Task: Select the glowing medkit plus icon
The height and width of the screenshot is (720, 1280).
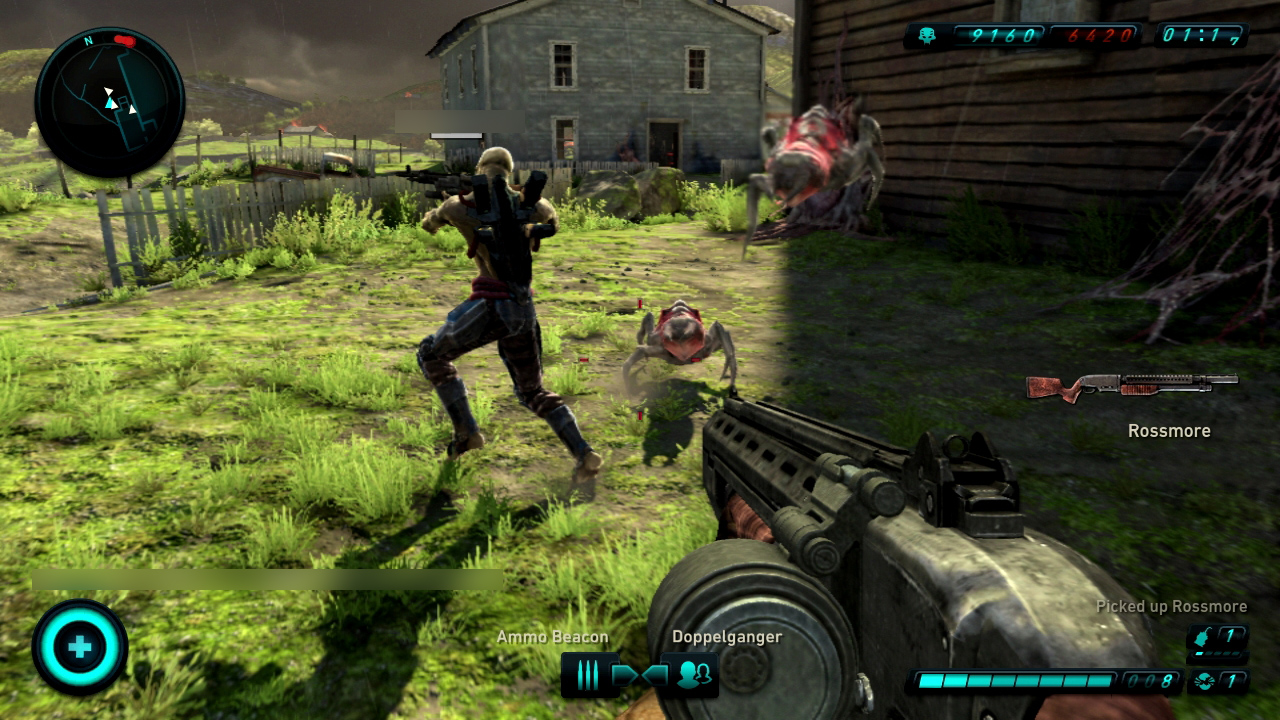Action: pos(80,647)
